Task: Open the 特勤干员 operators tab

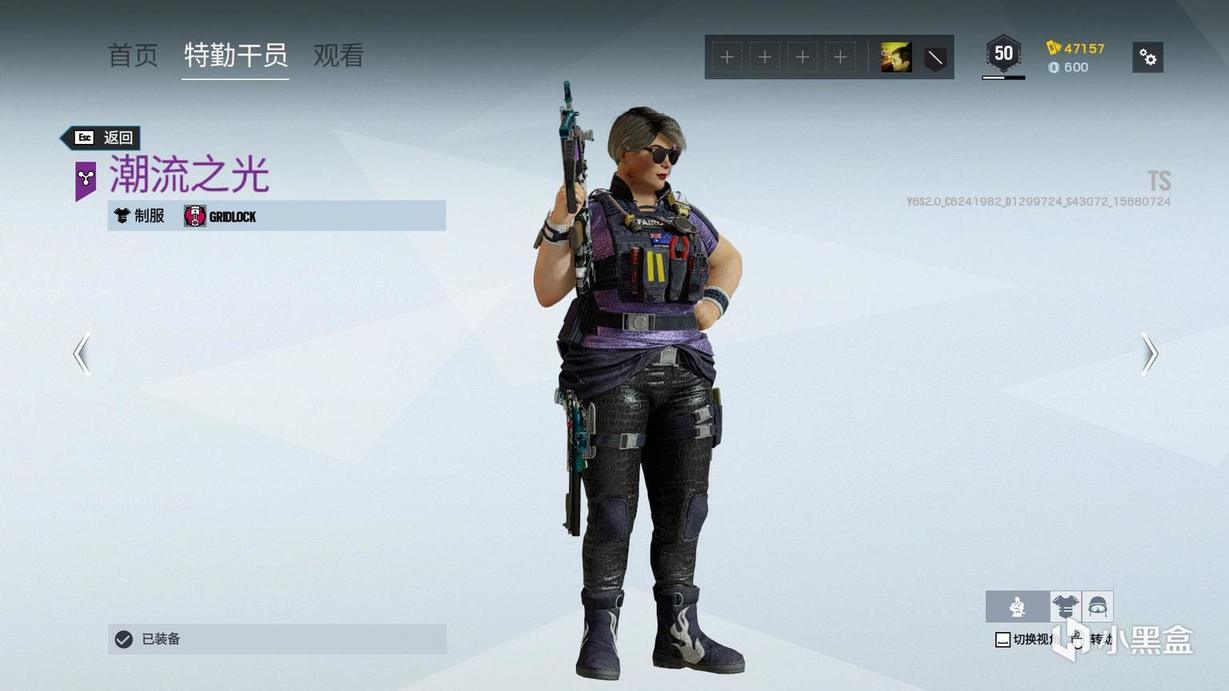Action: 236,56
